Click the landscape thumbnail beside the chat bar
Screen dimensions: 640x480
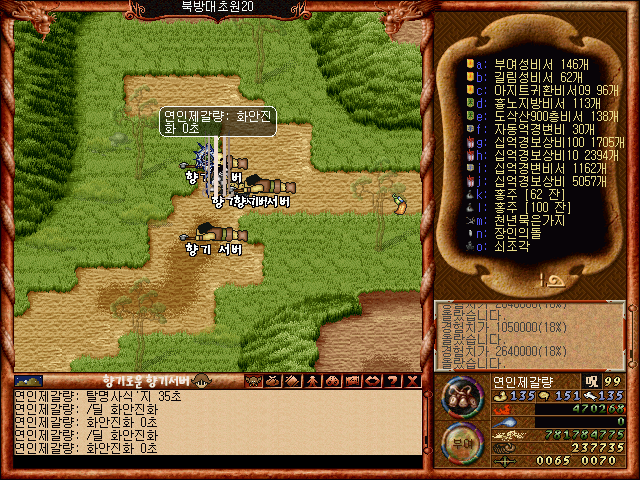(x=29, y=380)
